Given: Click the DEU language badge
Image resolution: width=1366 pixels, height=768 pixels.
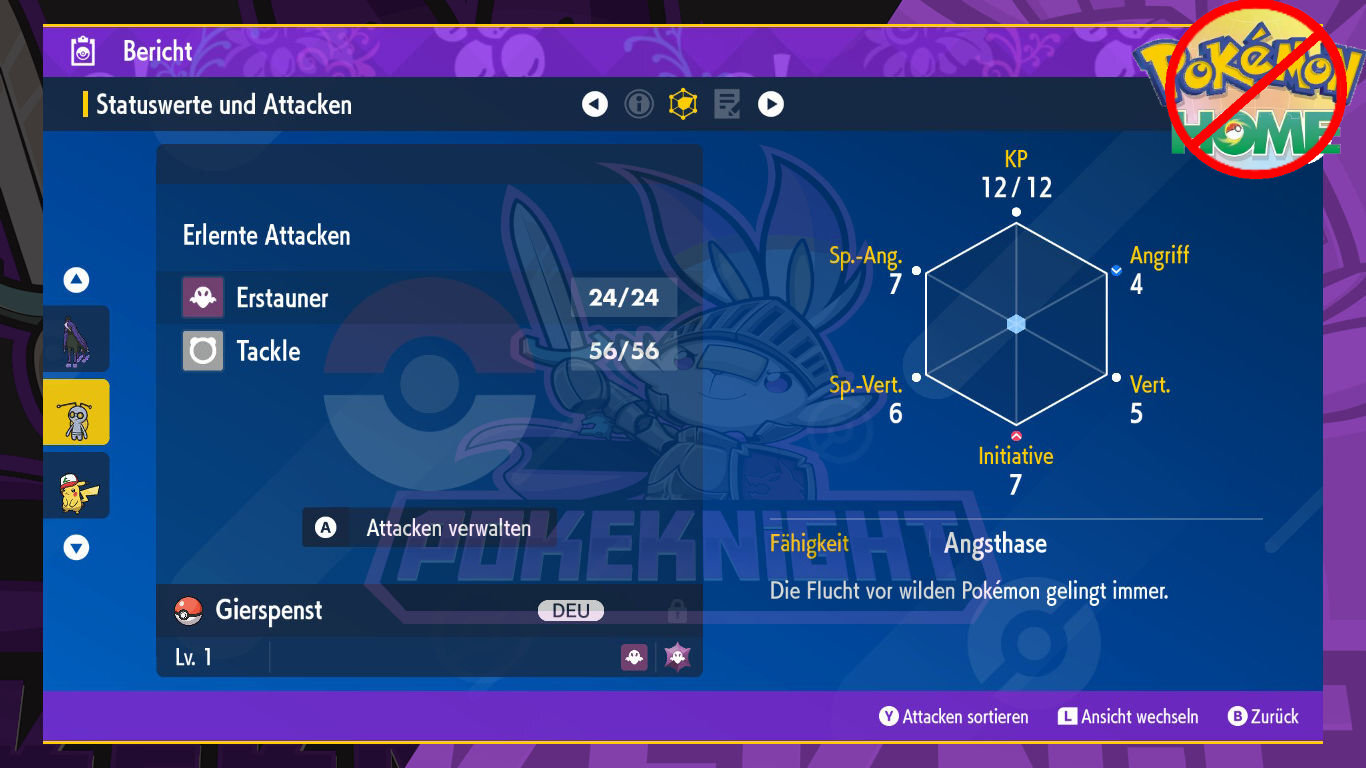Looking at the screenshot, I should point(571,608).
